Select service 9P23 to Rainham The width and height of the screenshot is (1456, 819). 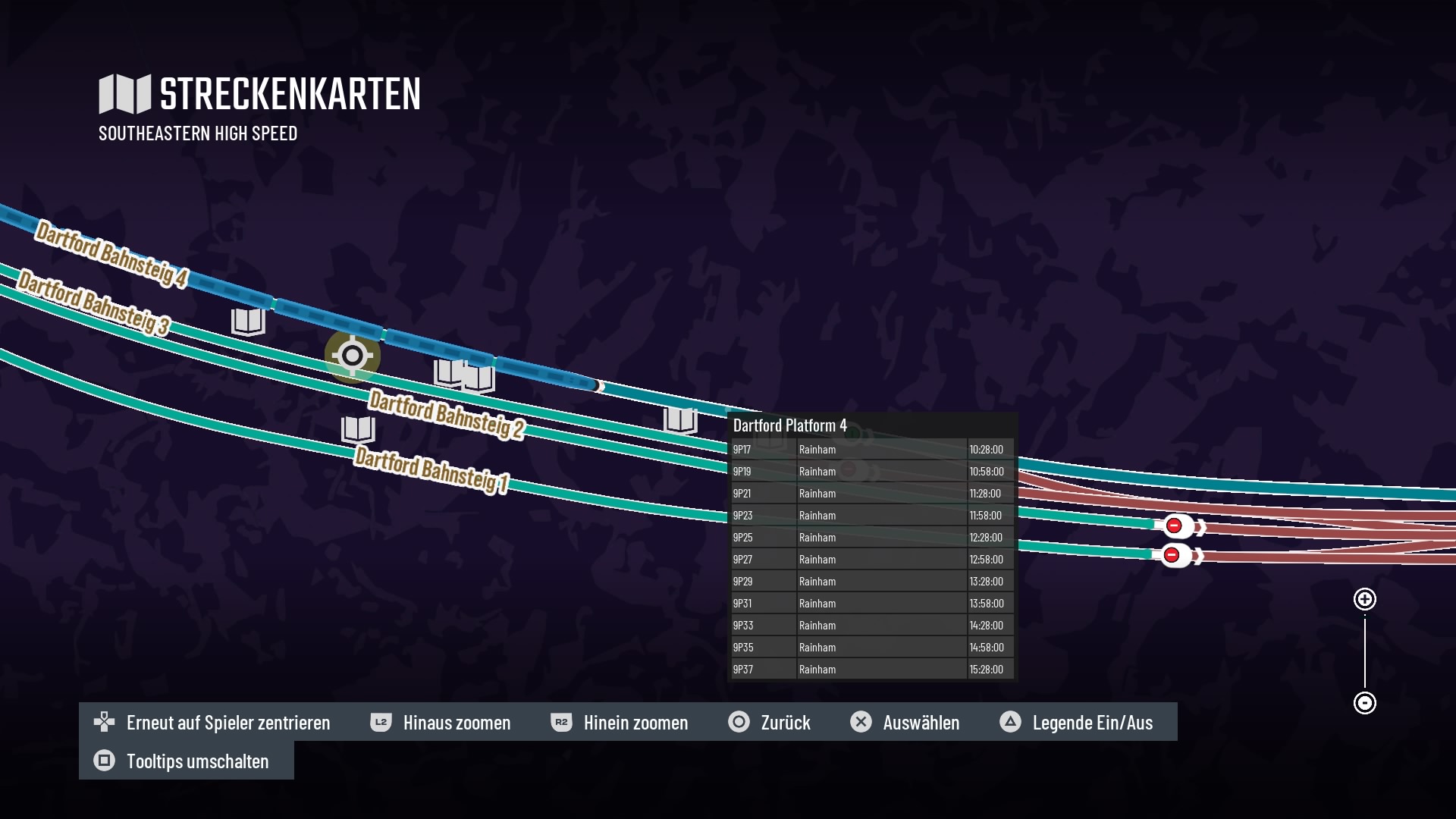click(871, 516)
